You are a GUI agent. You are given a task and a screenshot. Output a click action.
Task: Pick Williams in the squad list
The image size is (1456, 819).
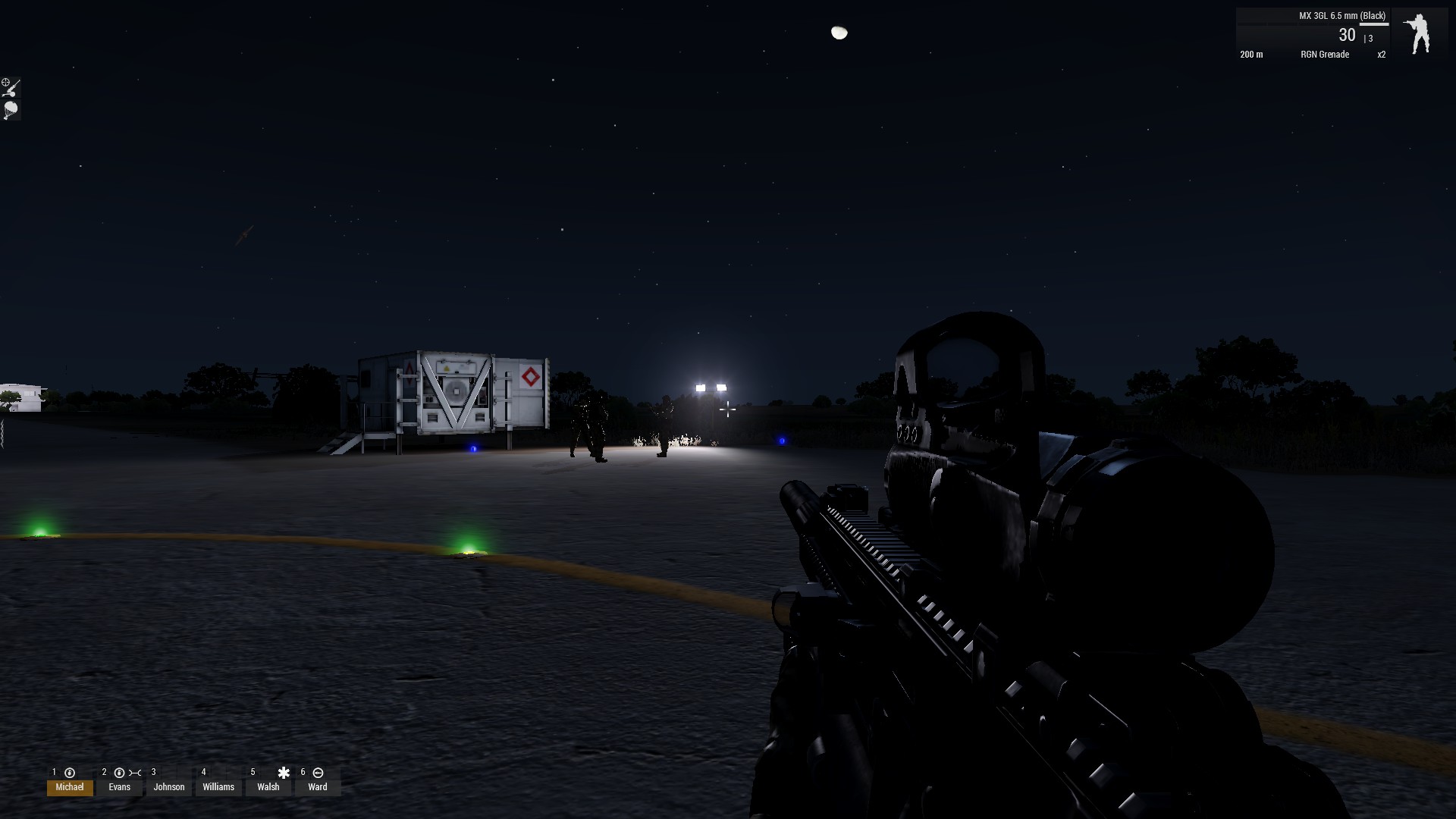pos(218,786)
